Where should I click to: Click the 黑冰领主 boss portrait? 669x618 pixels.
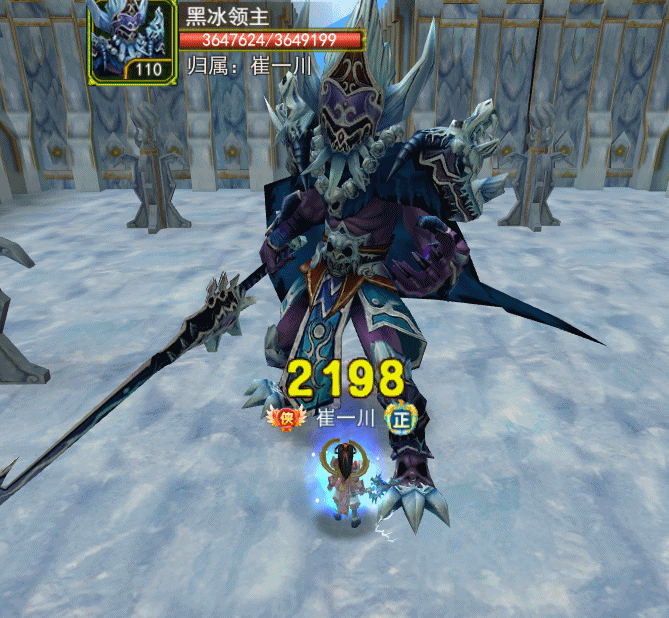point(131,40)
